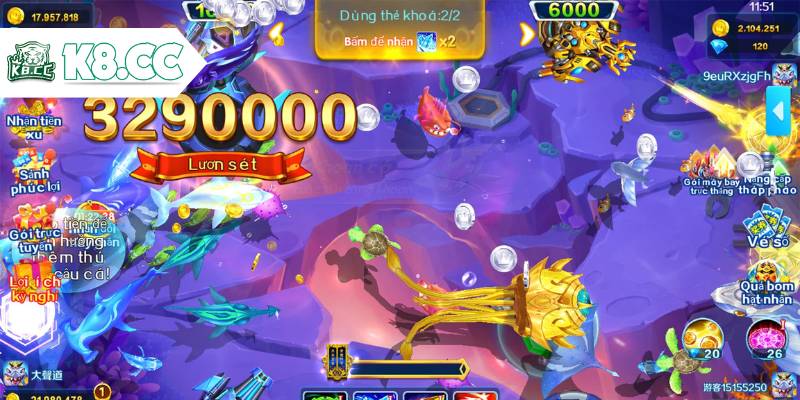Activate the gold coin skill with 20

tap(704, 338)
